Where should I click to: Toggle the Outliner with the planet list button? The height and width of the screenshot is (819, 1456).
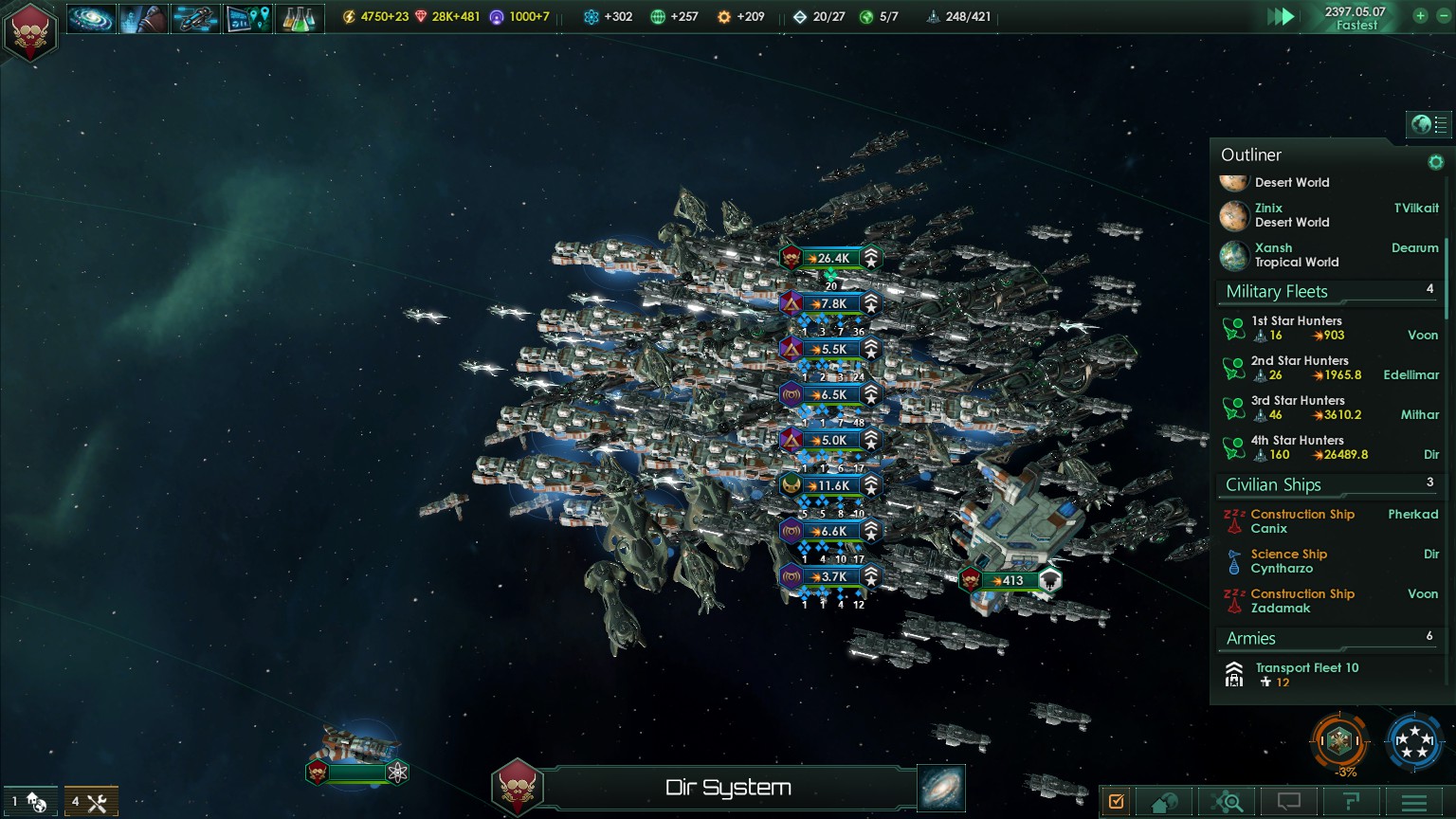coord(1428,124)
